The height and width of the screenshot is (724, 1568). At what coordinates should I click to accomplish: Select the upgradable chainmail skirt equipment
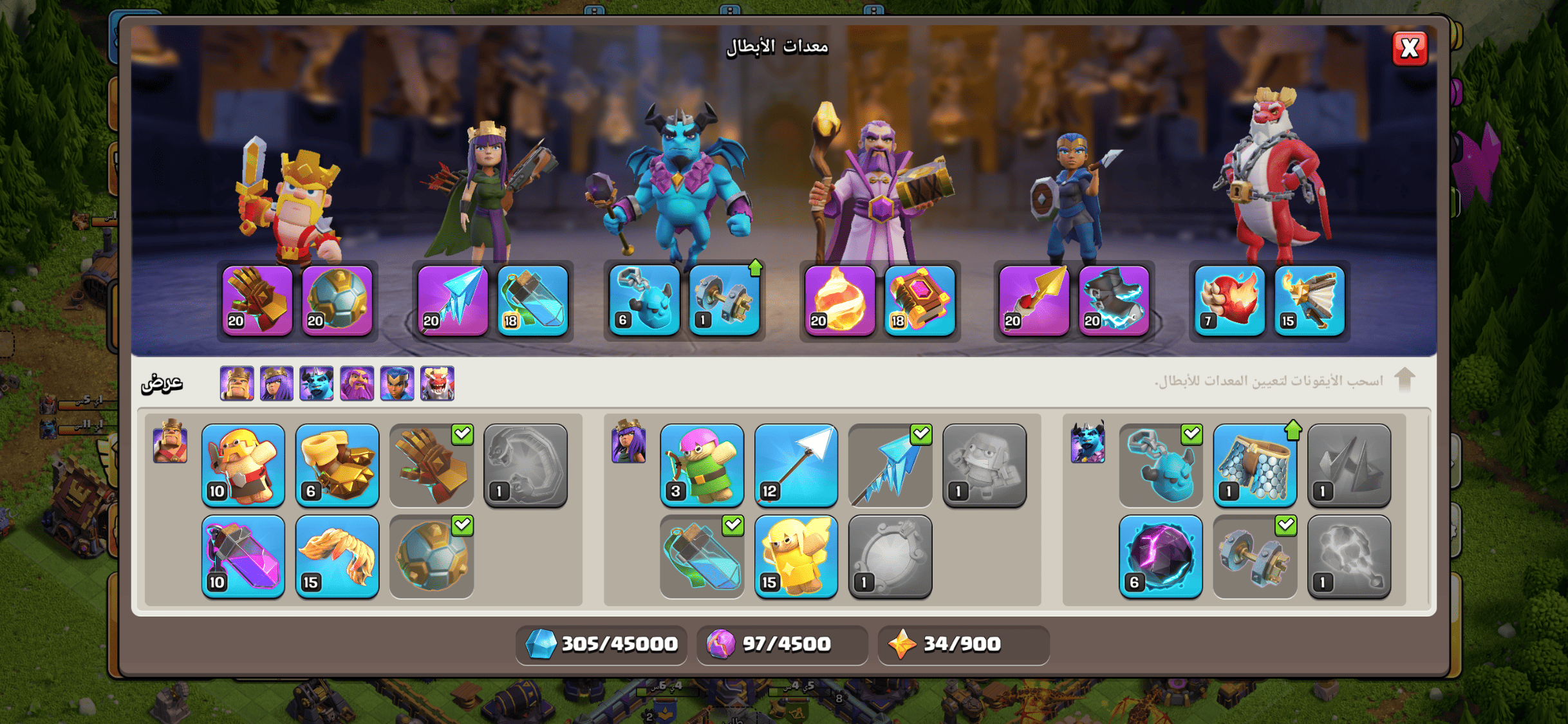click(x=1255, y=465)
